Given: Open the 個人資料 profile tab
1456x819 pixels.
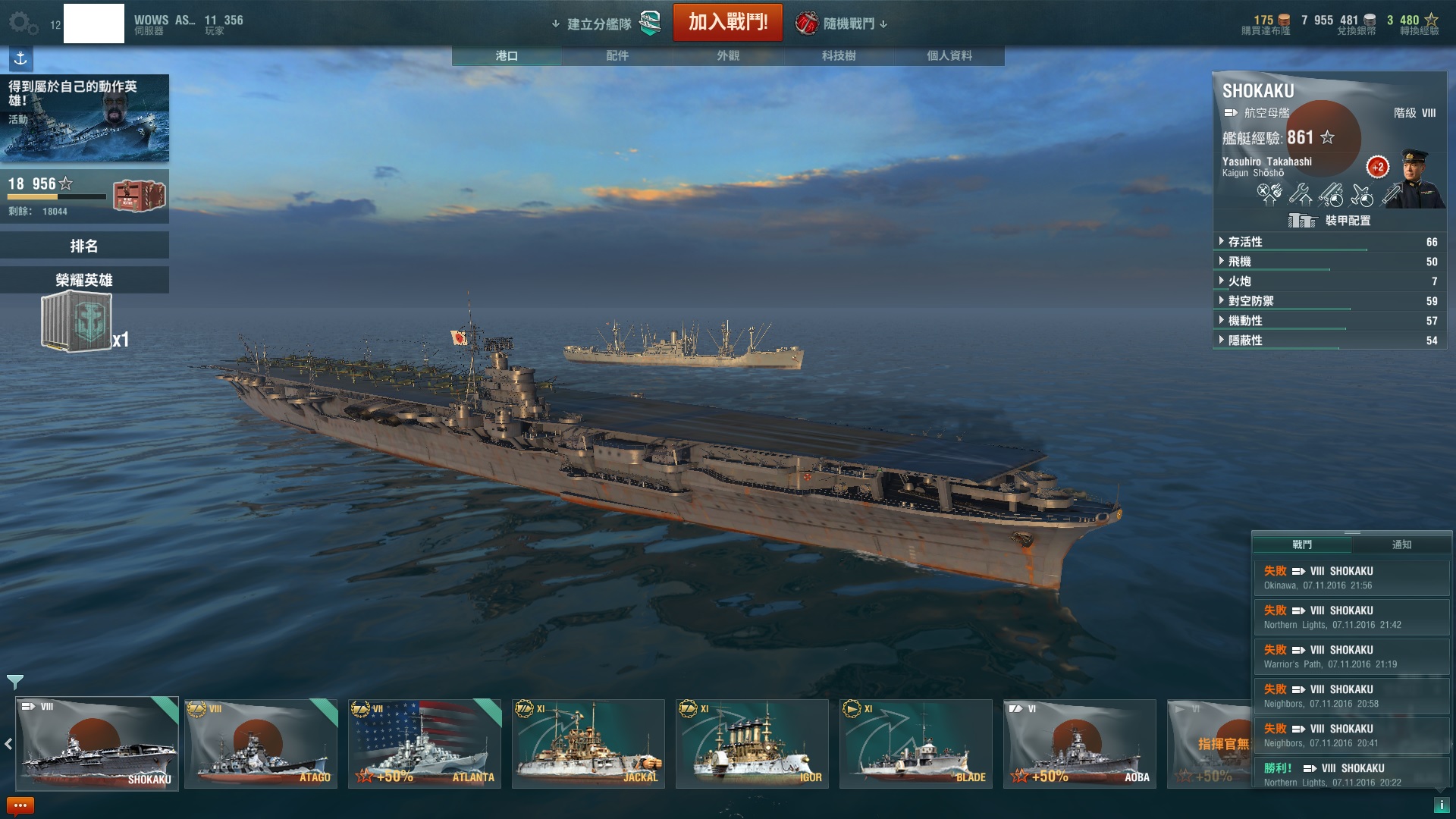Looking at the screenshot, I should coord(949,55).
